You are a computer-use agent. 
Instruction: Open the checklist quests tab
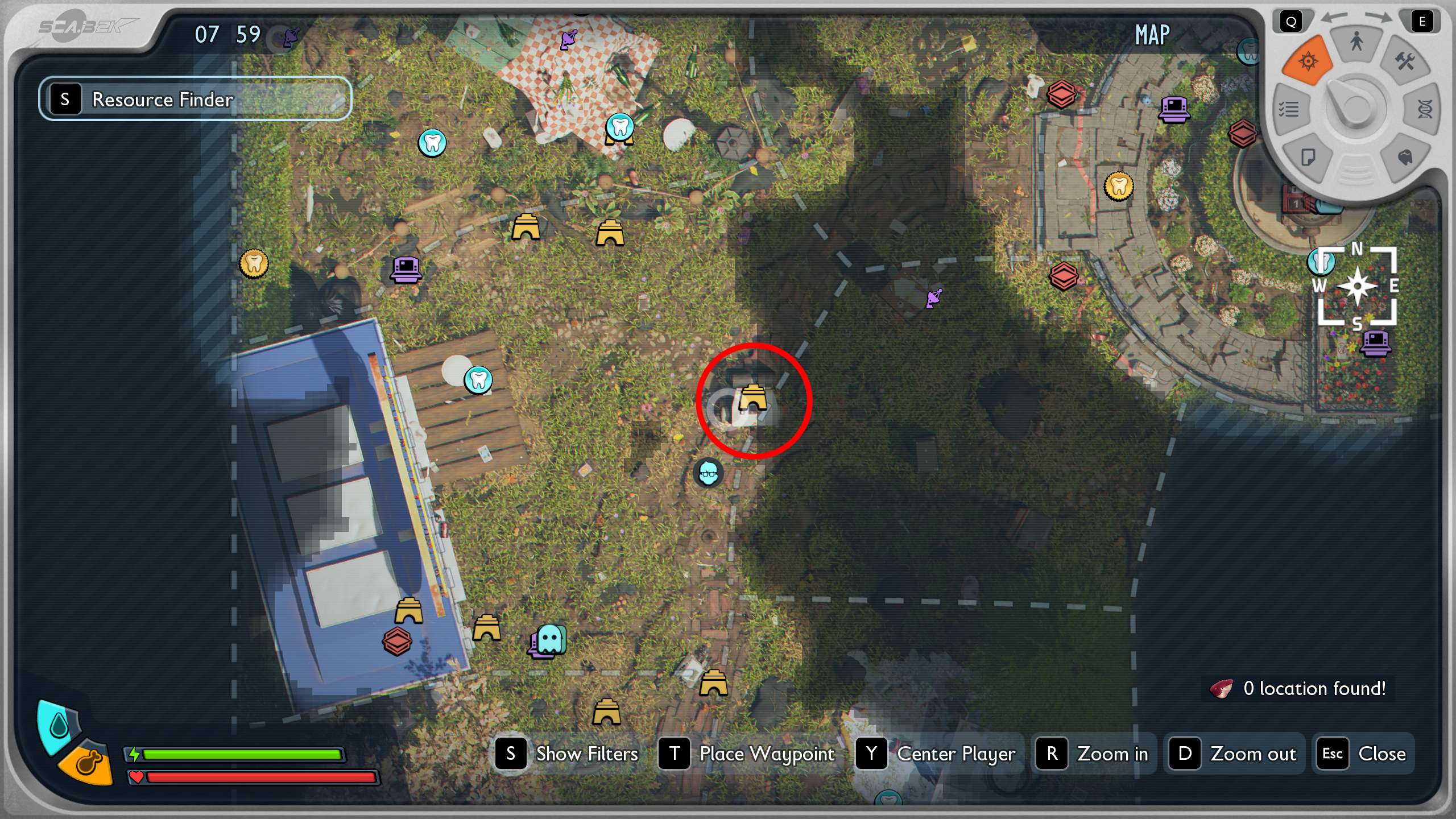pyautogui.click(x=1289, y=109)
